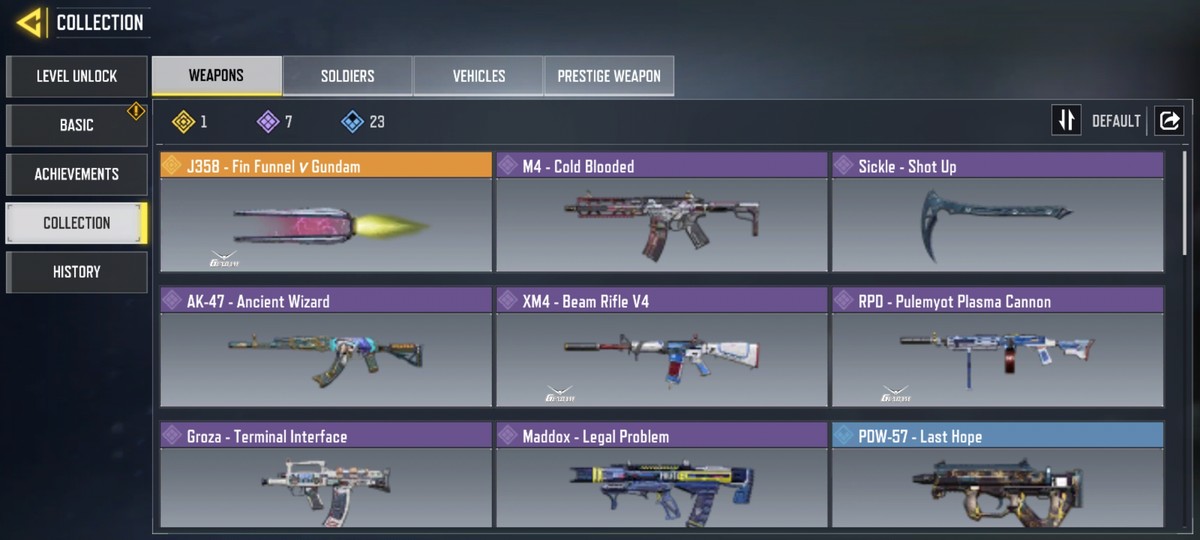Screen dimensions: 1200x540
Task: Switch to the Soldiers tab
Action: (x=347, y=76)
